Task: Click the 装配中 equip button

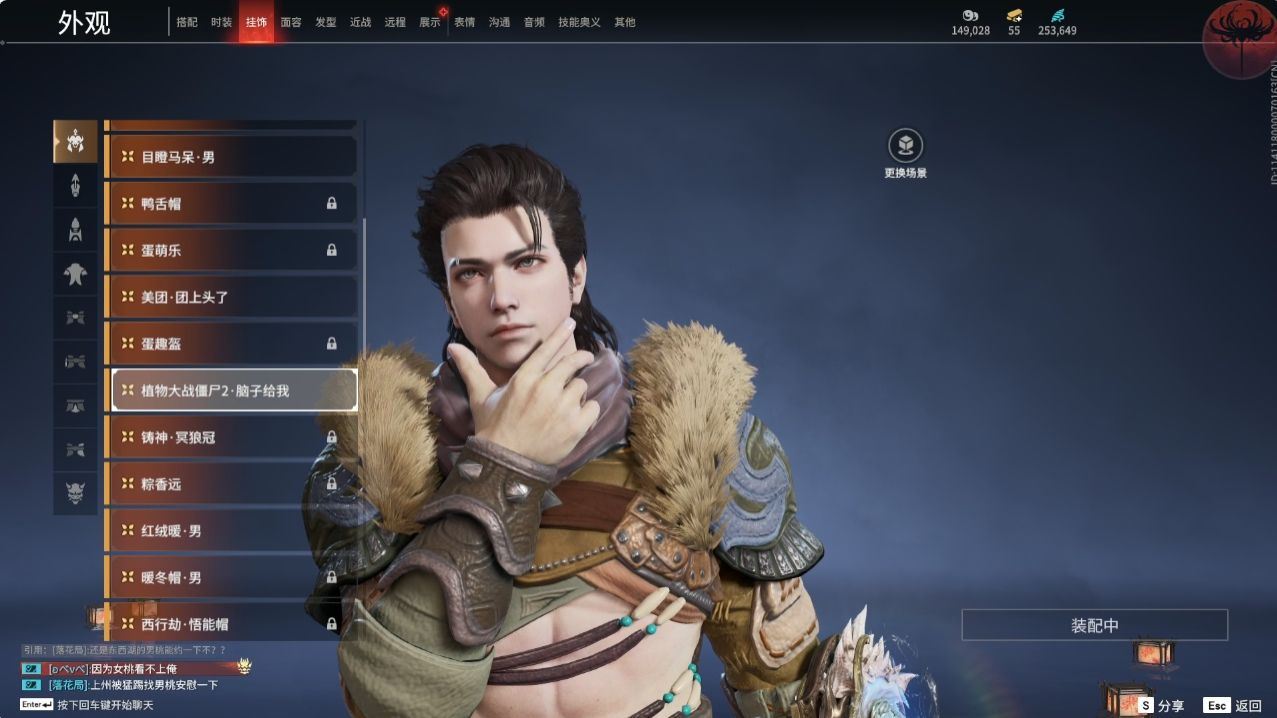Action: (x=1094, y=625)
